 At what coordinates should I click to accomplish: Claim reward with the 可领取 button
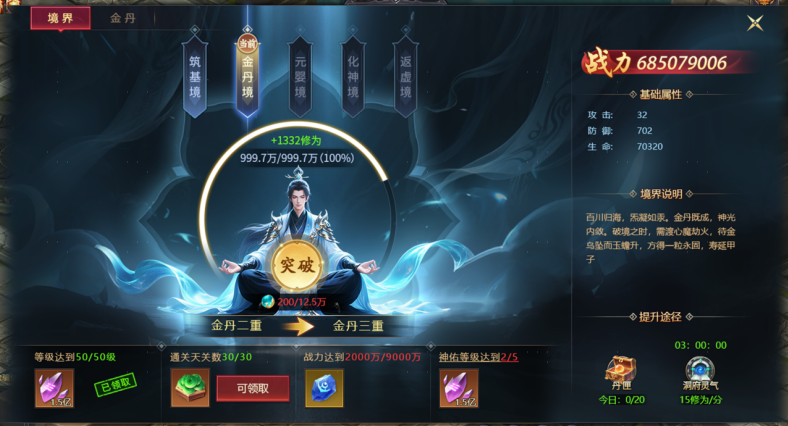[x=252, y=388]
